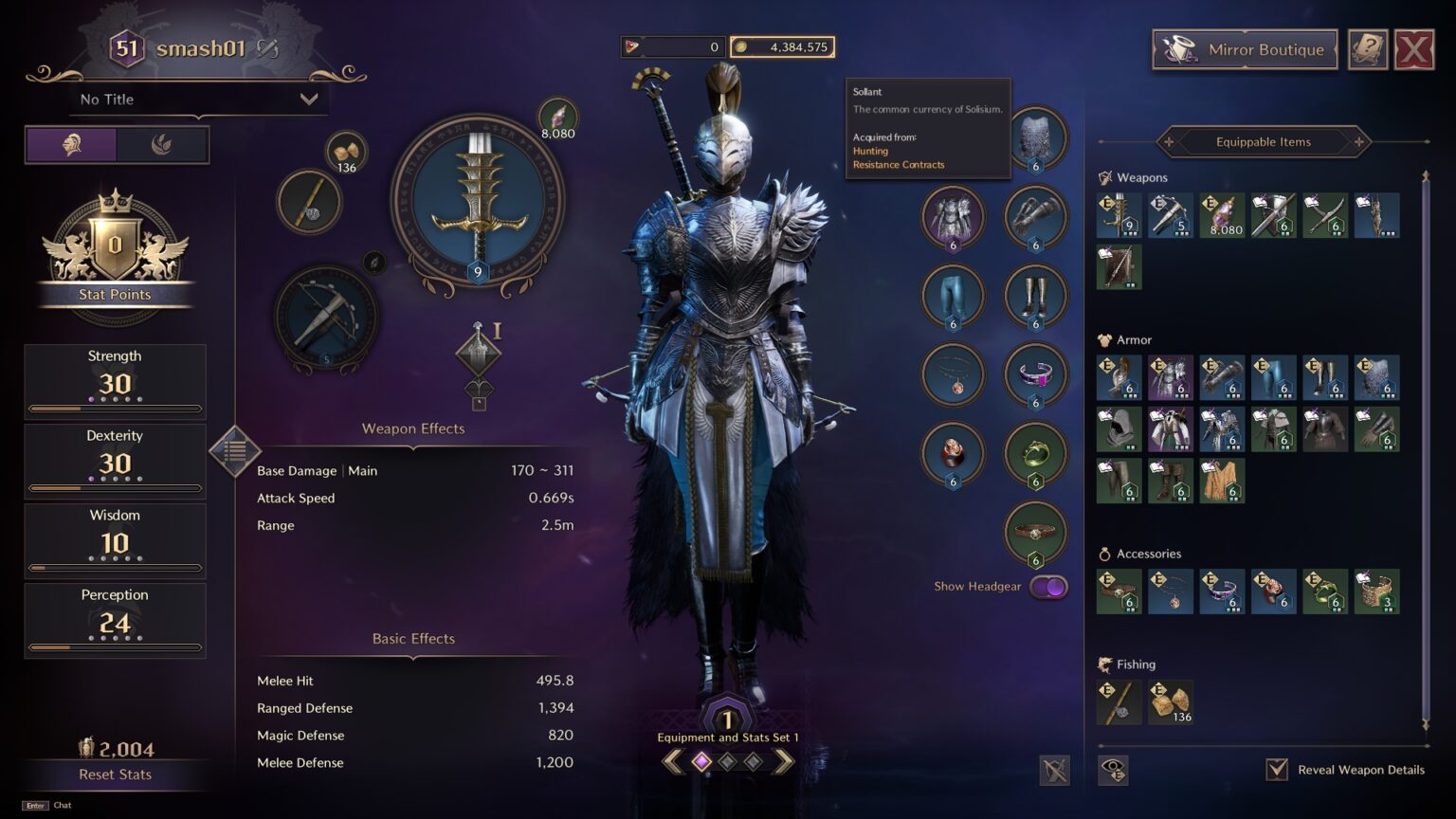Switch to previous equipment set arrow

(672, 761)
